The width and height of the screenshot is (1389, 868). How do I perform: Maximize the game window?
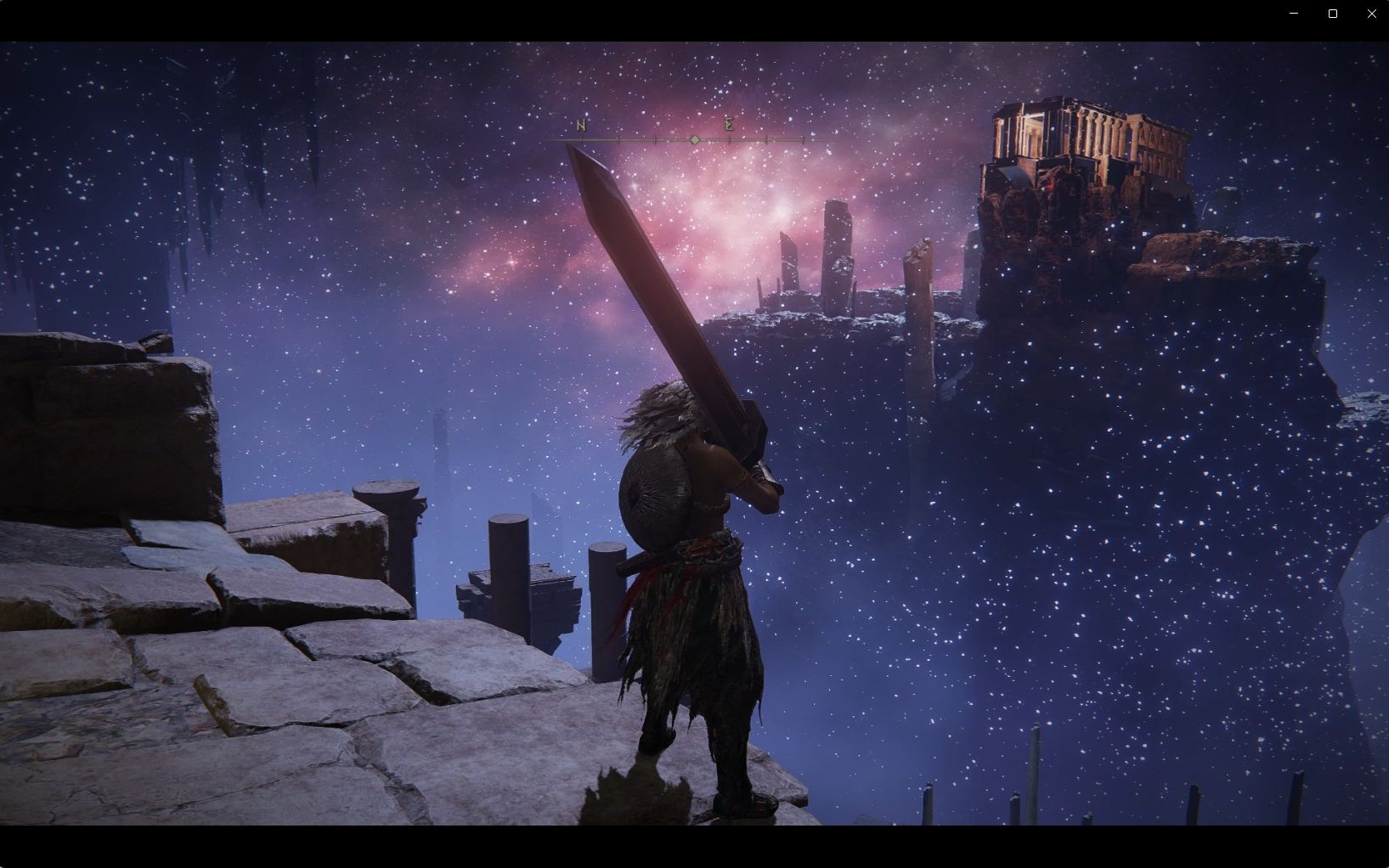(x=1333, y=14)
